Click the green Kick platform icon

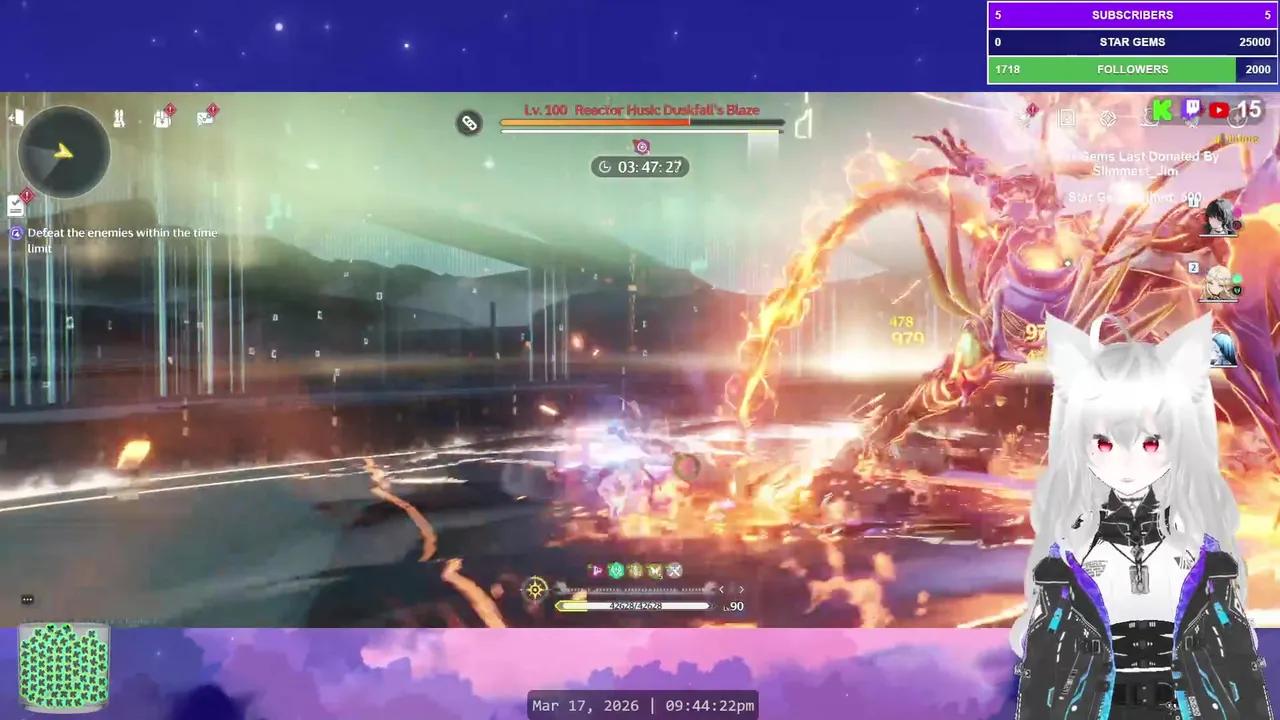[1161, 110]
